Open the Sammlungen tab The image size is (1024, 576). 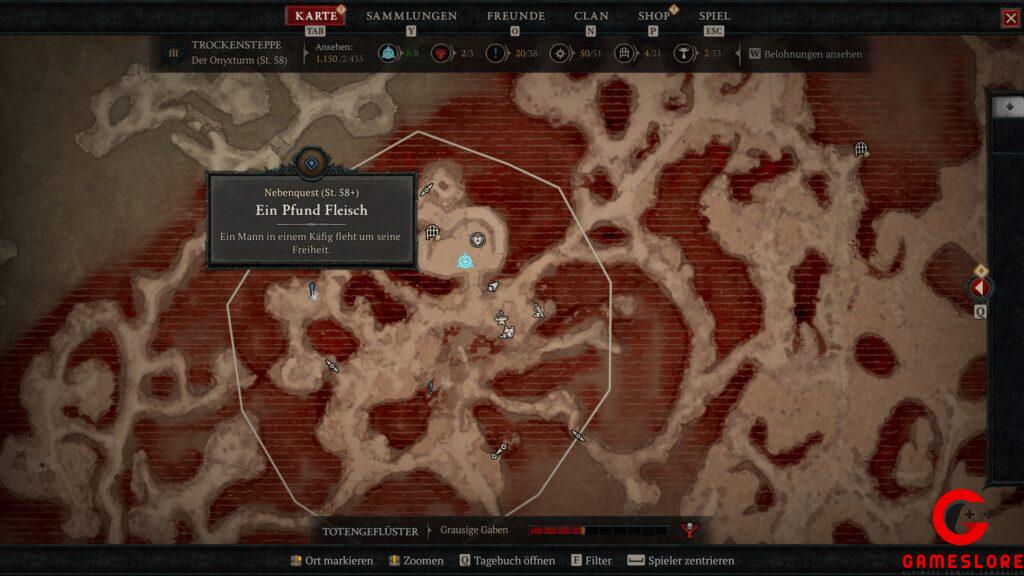tap(411, 16)
